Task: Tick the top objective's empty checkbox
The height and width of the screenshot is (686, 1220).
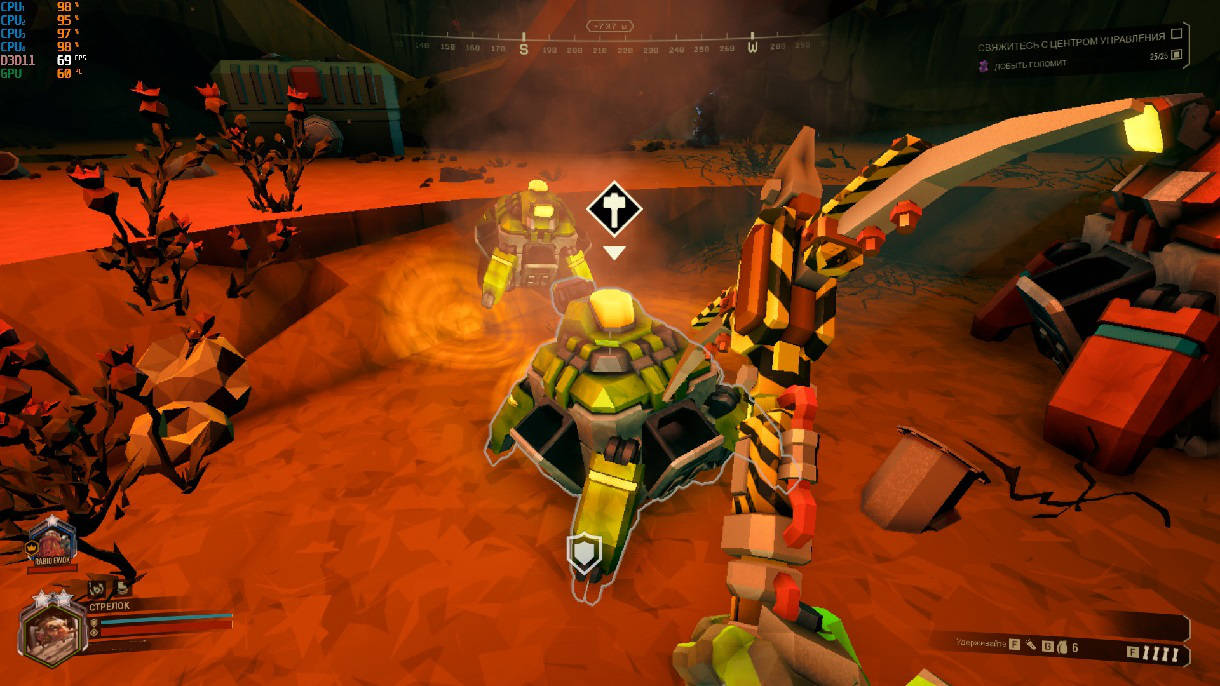Action: click(1176, 34)
